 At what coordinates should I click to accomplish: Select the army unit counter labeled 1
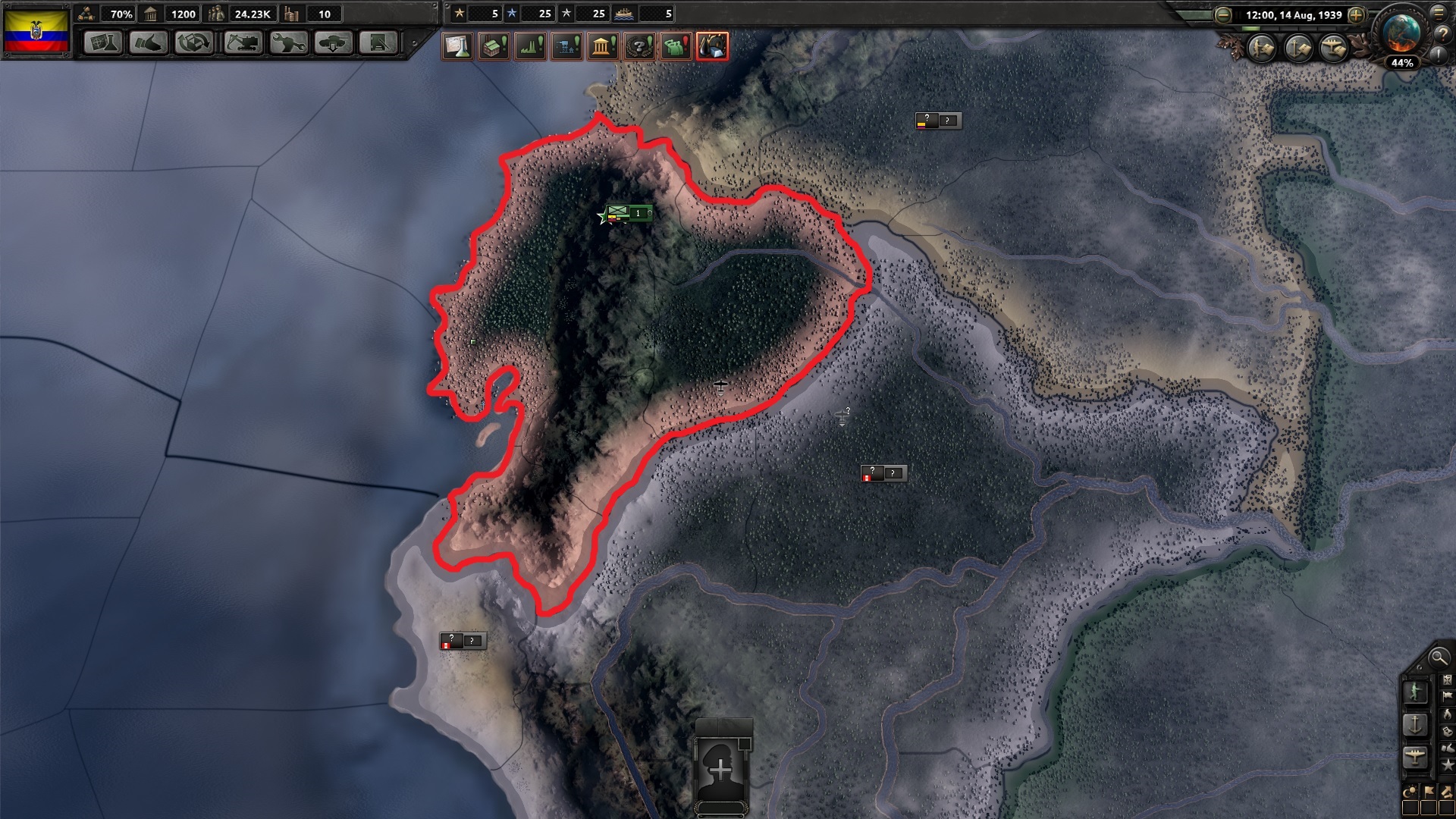coord(629,214)
